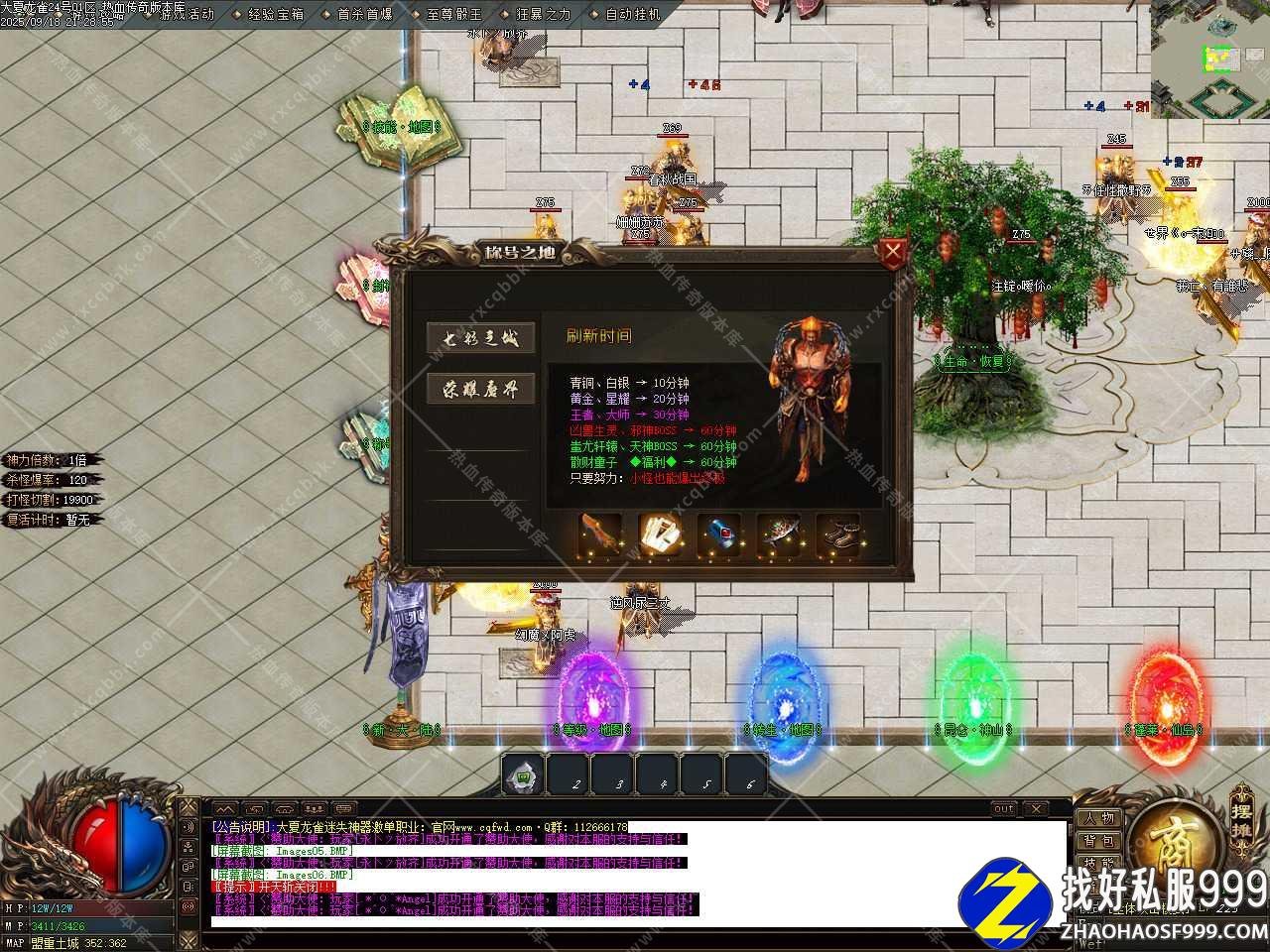Activate the 狂暴之力 menu
Image resolution: width=1270 pixels, height=952 pixels.
coord(538,15)
